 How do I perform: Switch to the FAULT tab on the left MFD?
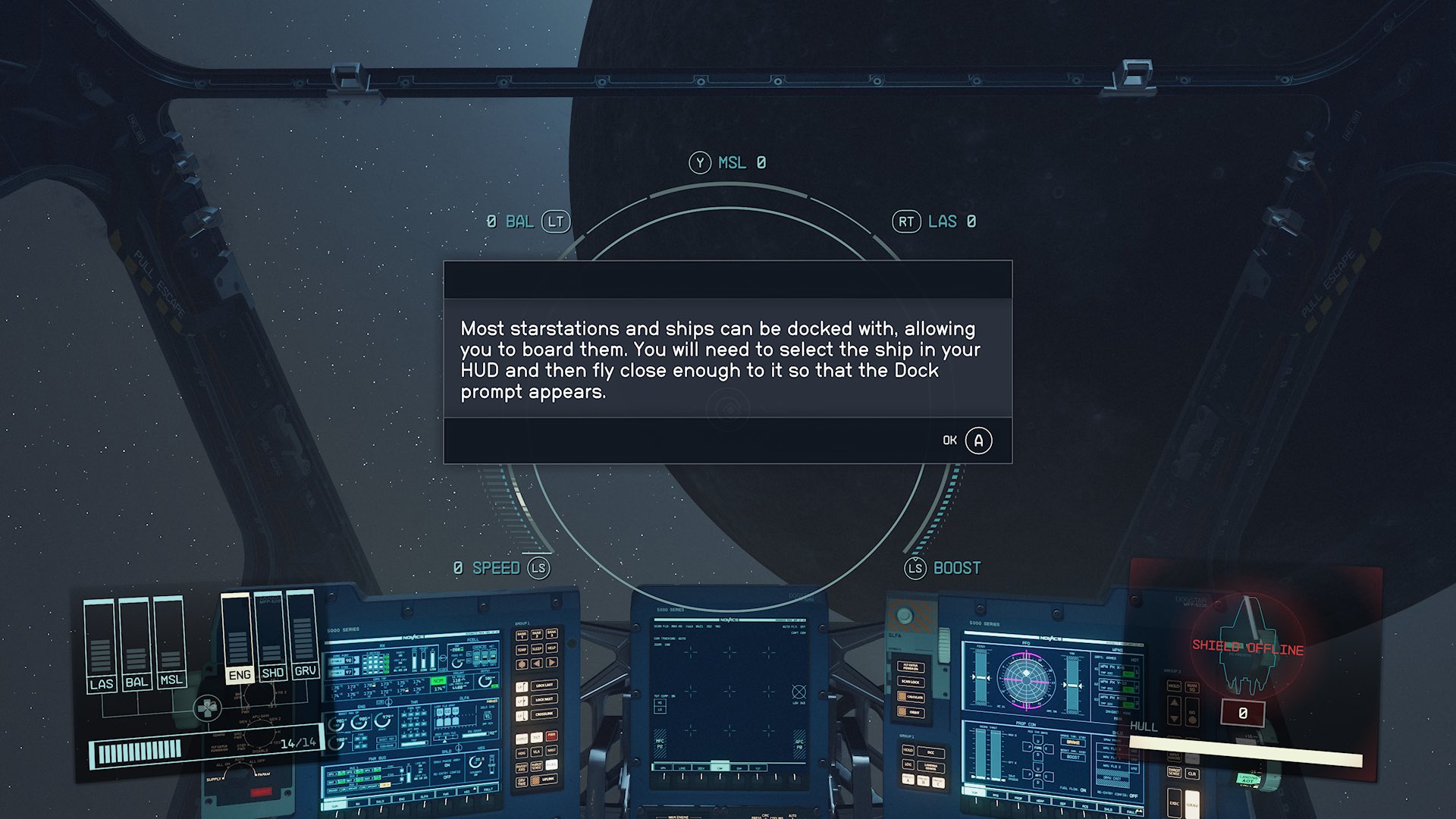pyautogui.click(x=488, y=789)
